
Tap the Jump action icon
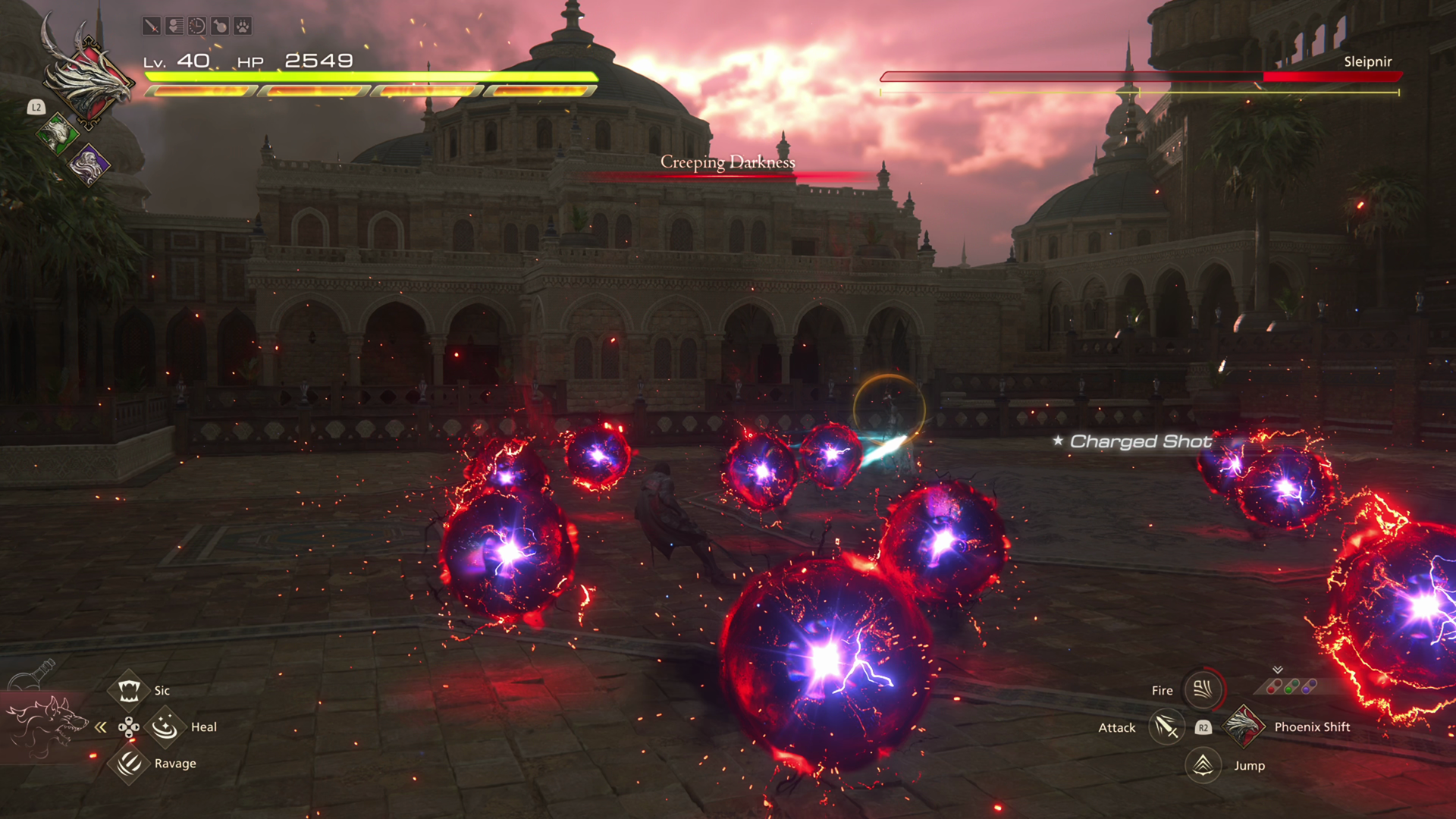pyautogui.click(x=1203, y=764)
